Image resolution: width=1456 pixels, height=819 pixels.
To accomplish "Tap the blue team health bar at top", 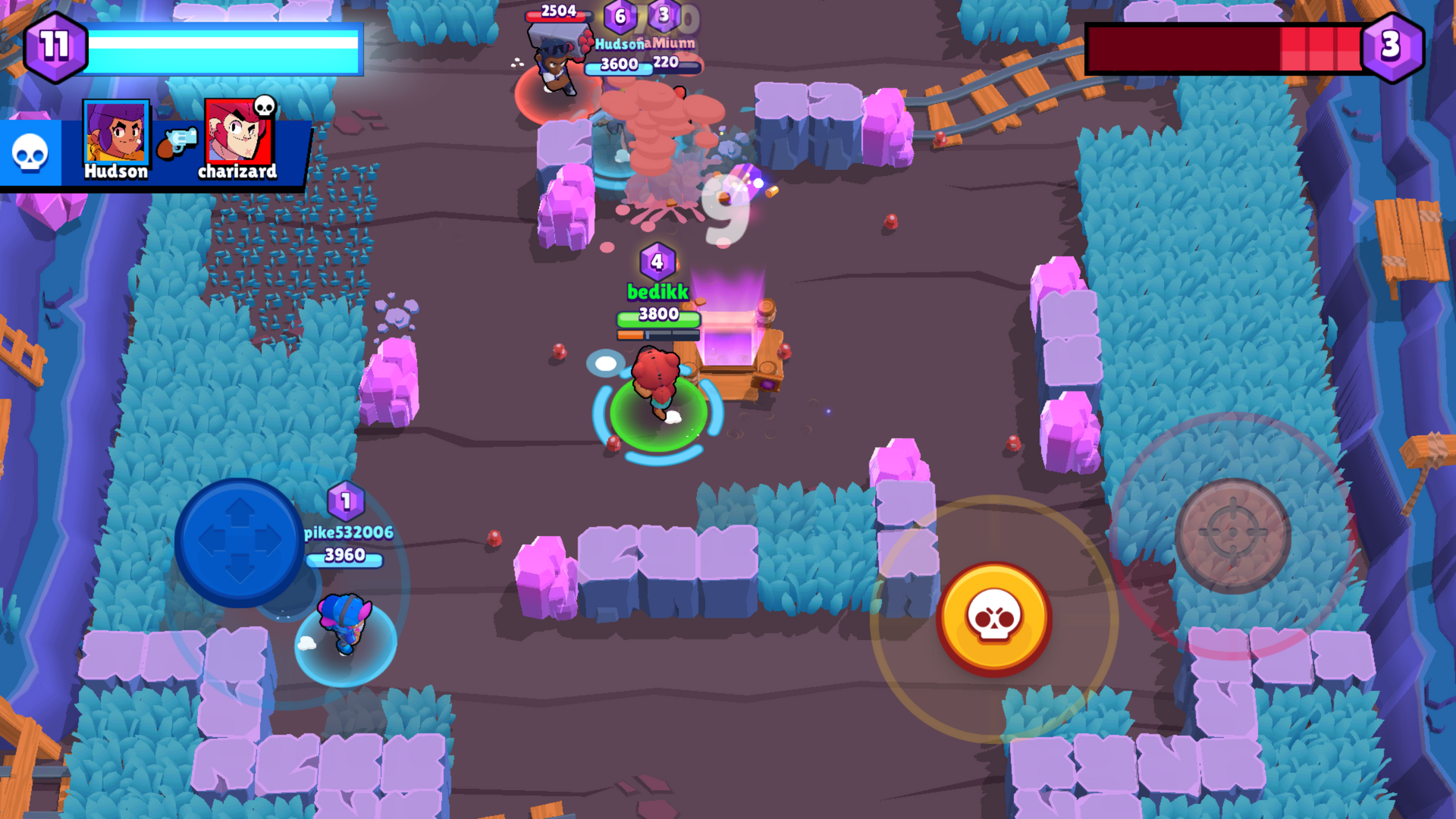I will [224, 47].
